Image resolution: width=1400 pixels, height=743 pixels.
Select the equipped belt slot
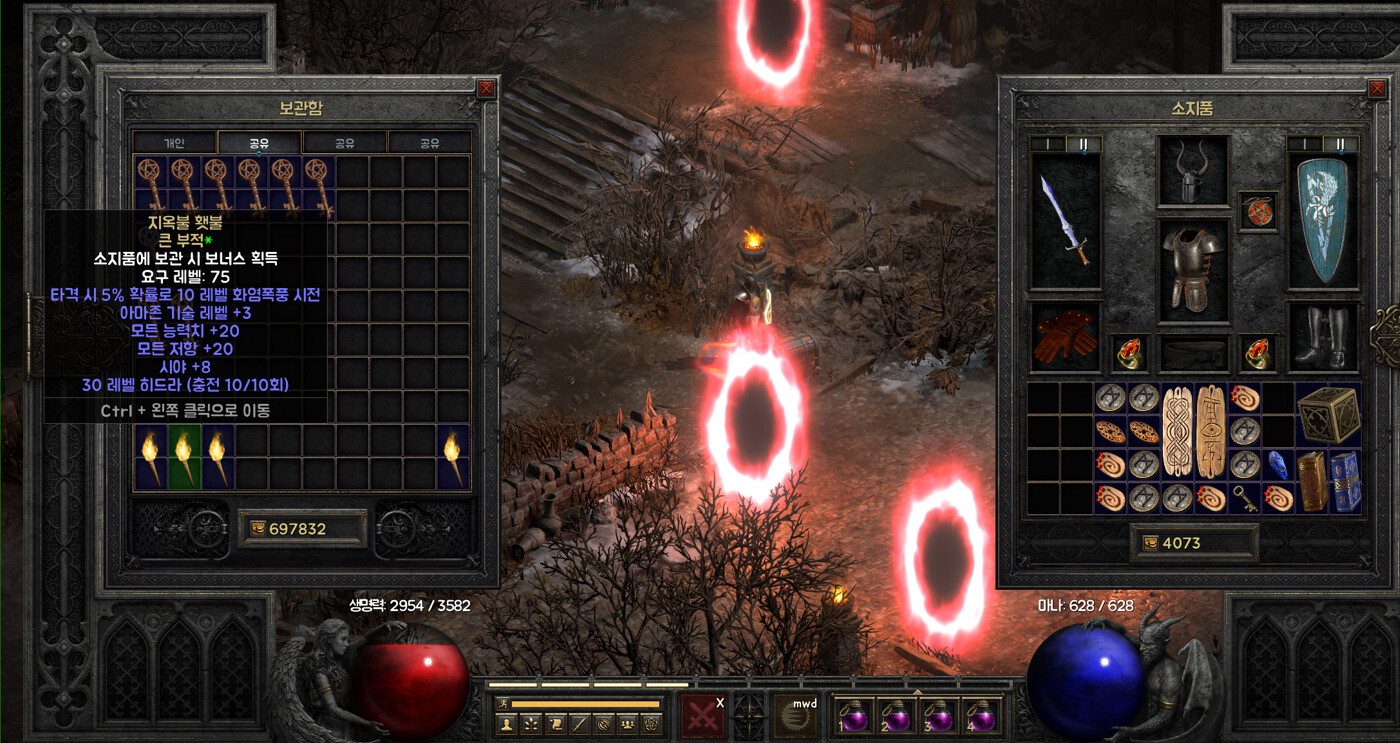[x=1193, y=353]
